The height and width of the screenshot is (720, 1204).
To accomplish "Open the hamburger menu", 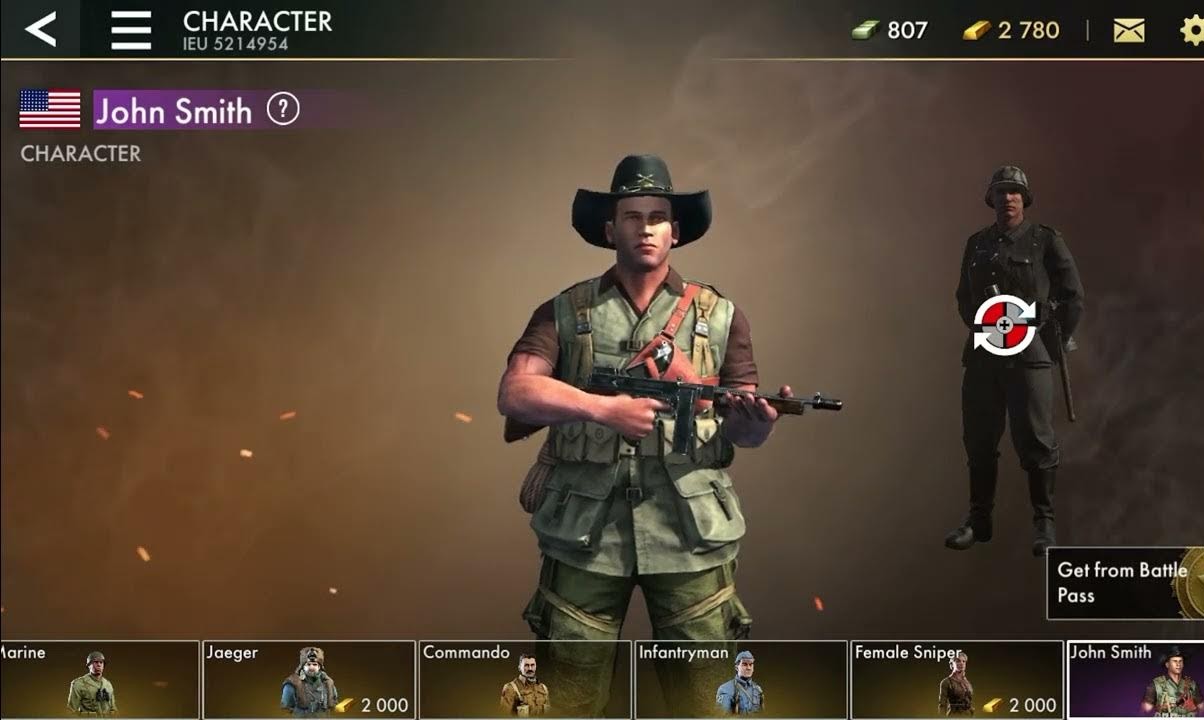I will 131,30.
